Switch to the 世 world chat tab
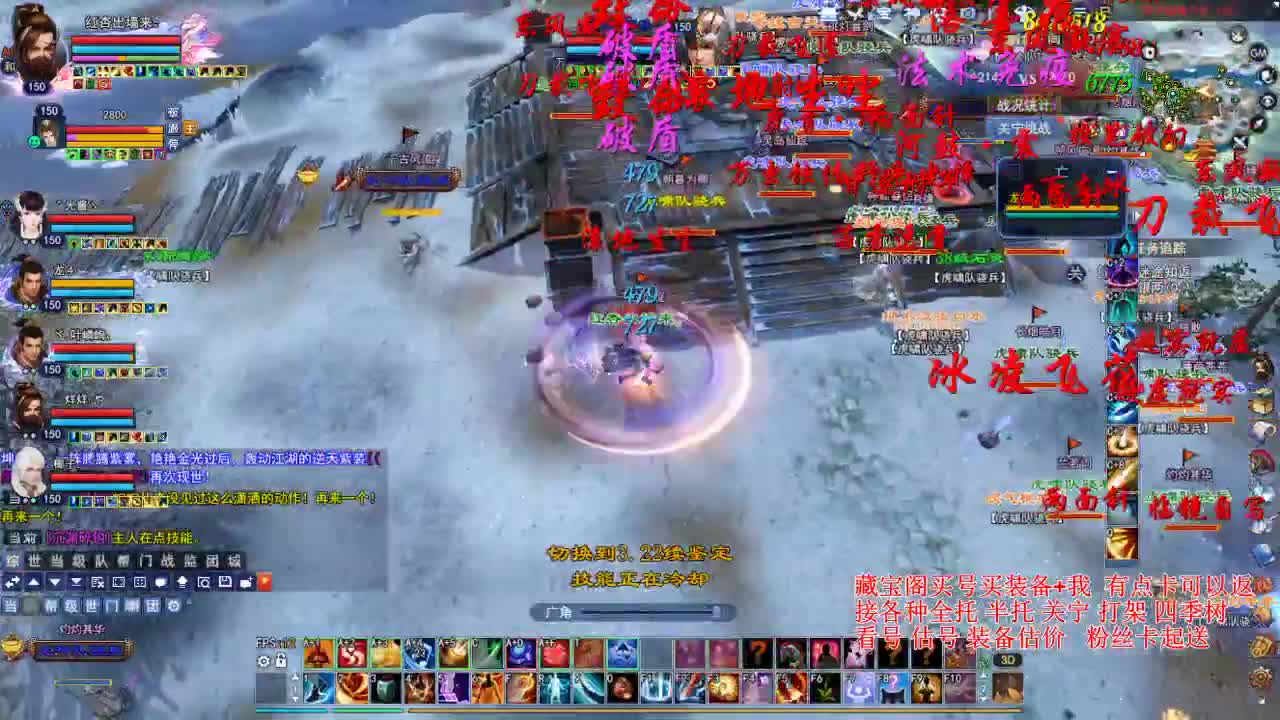This screenshot has width=1280, height=720. pyautogui.click(x=36, y=559)
